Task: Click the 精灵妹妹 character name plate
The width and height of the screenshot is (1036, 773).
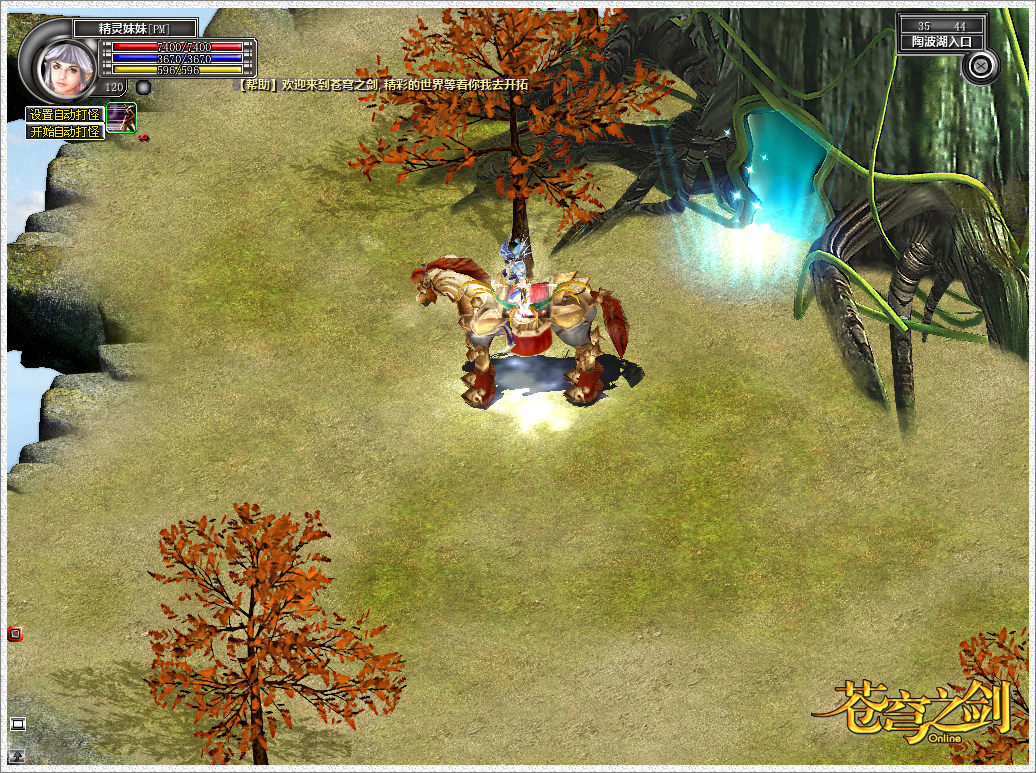Action: click(x=134, y=28)
